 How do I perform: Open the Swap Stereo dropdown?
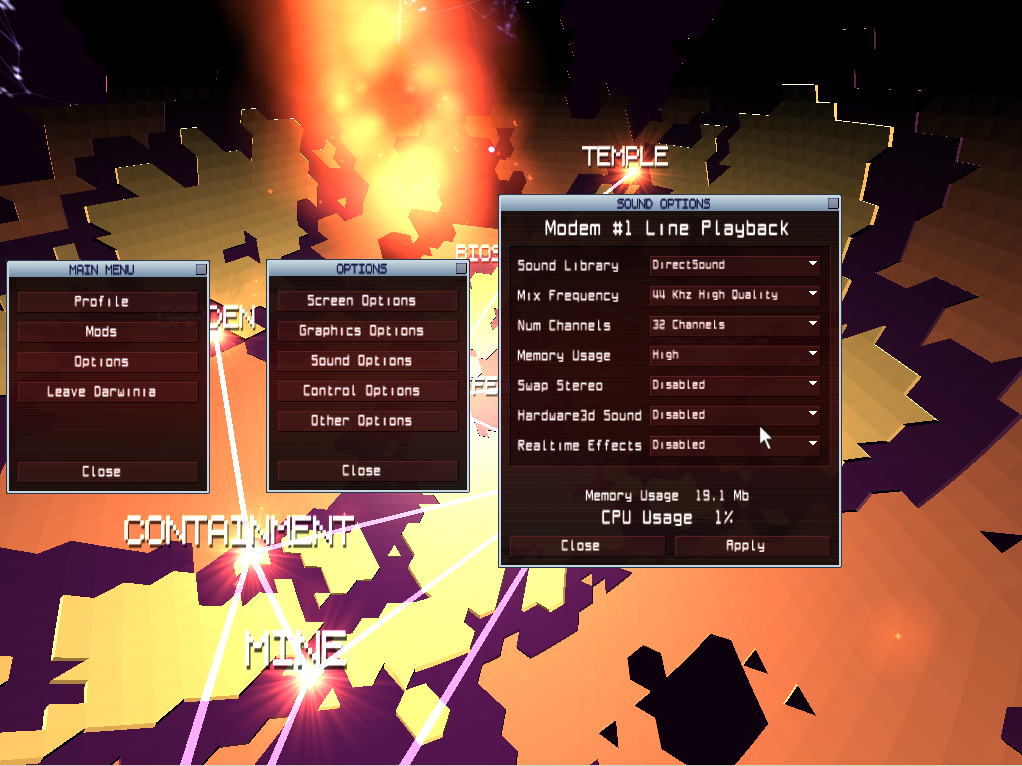735,385
